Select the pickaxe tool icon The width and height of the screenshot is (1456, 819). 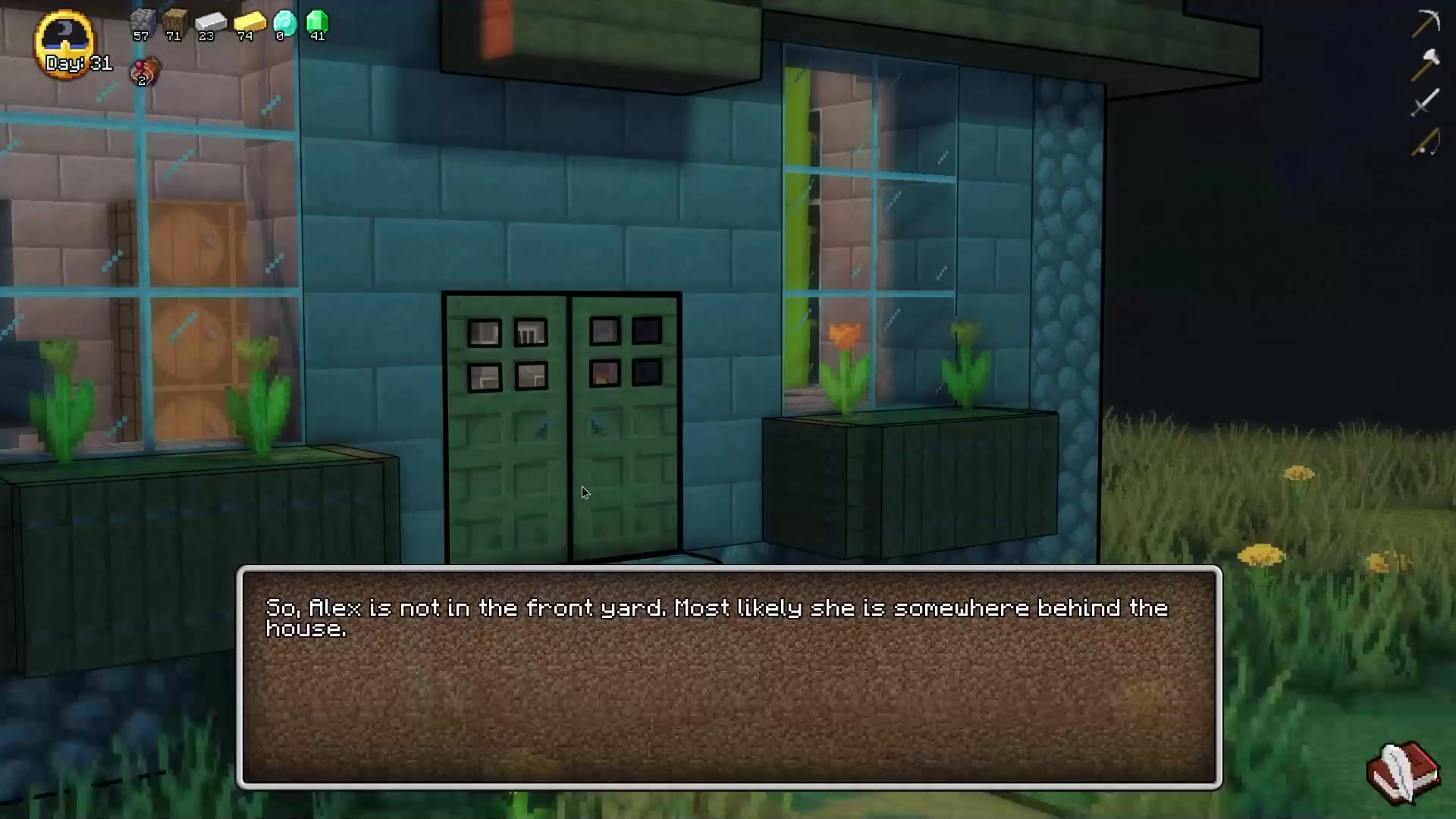tap(1425, 24)
